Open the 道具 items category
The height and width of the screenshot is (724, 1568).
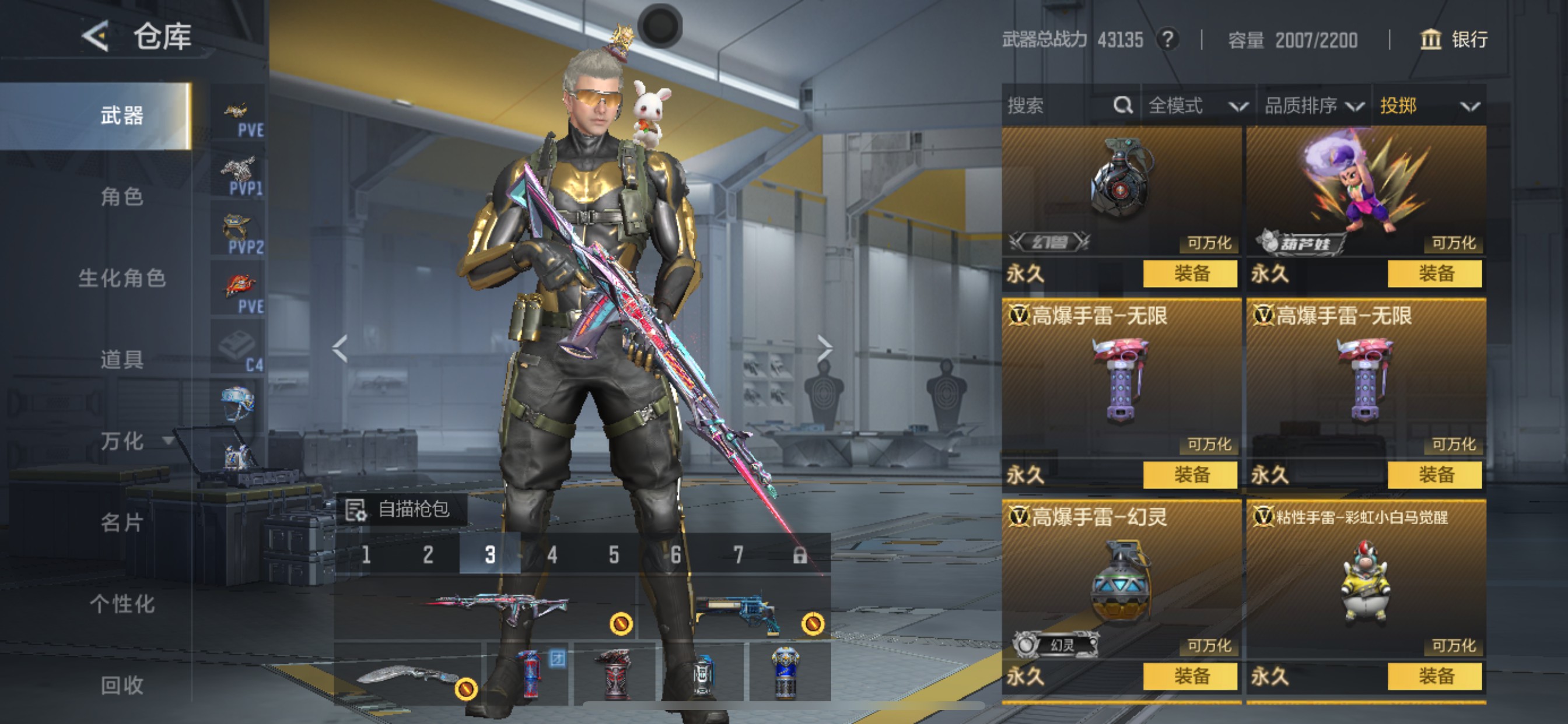pos(122,359)
